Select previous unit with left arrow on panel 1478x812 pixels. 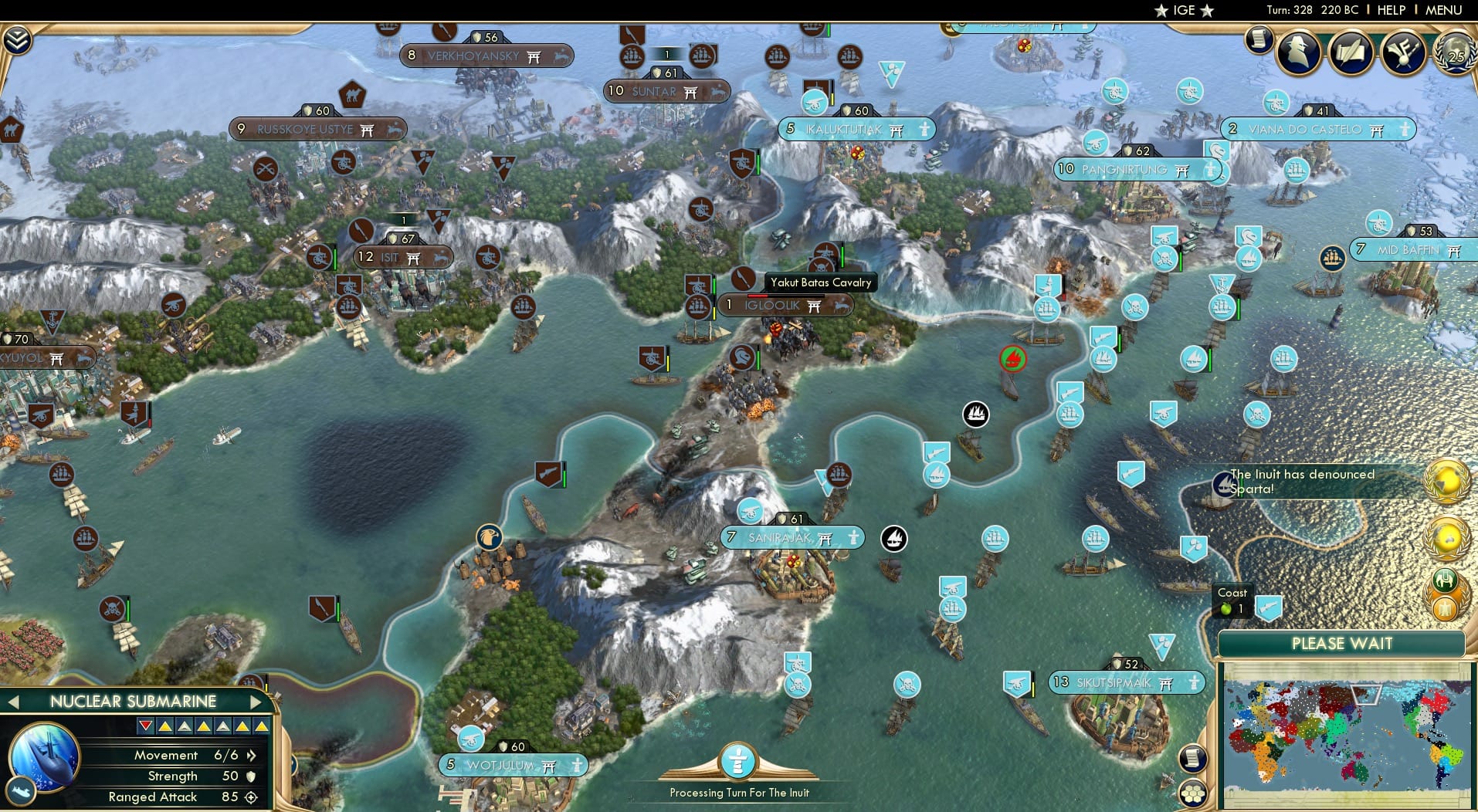click(x=14, y=702)
